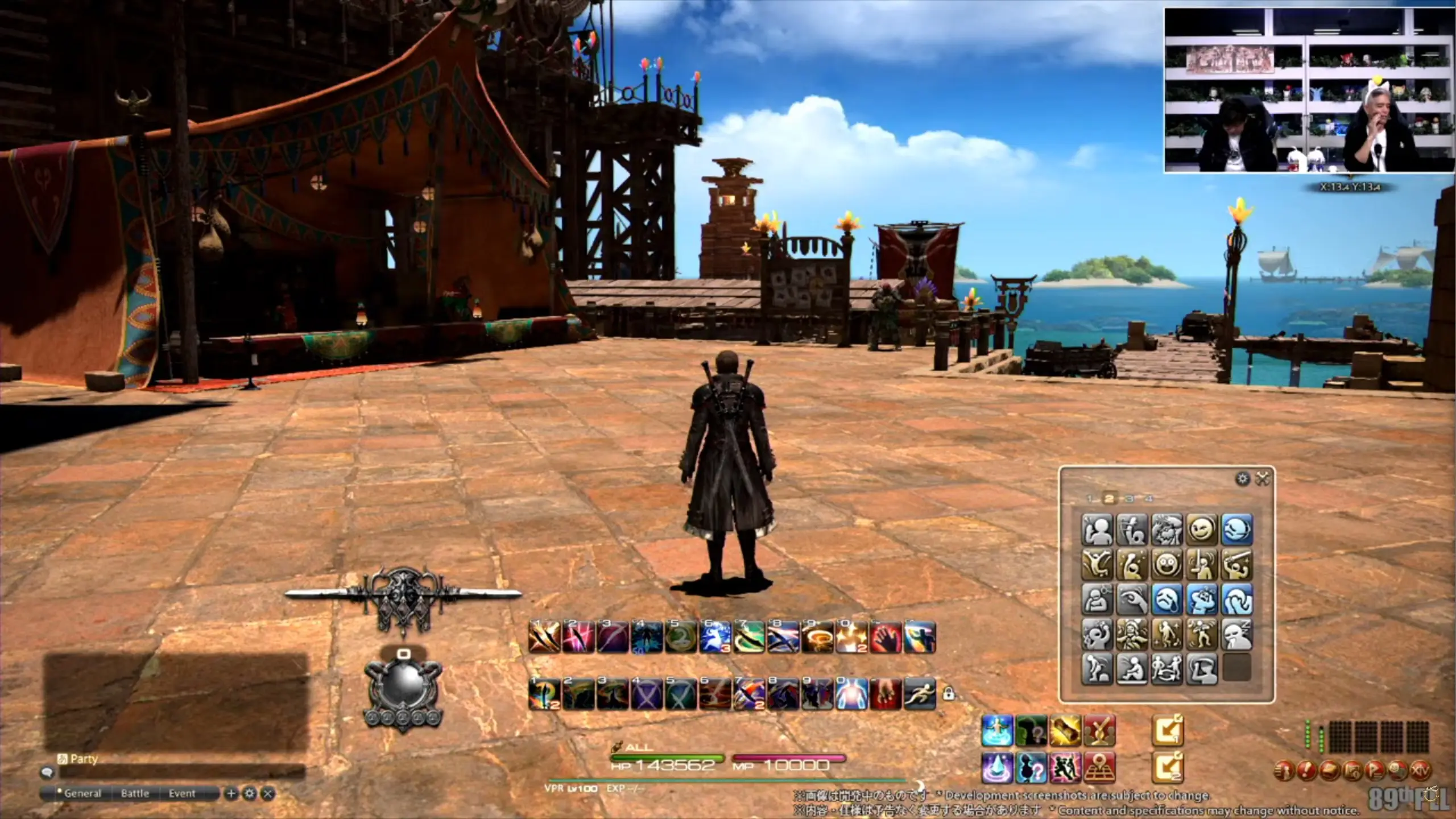
Task: Use the winking smiley face emote
Action: 1202,530
